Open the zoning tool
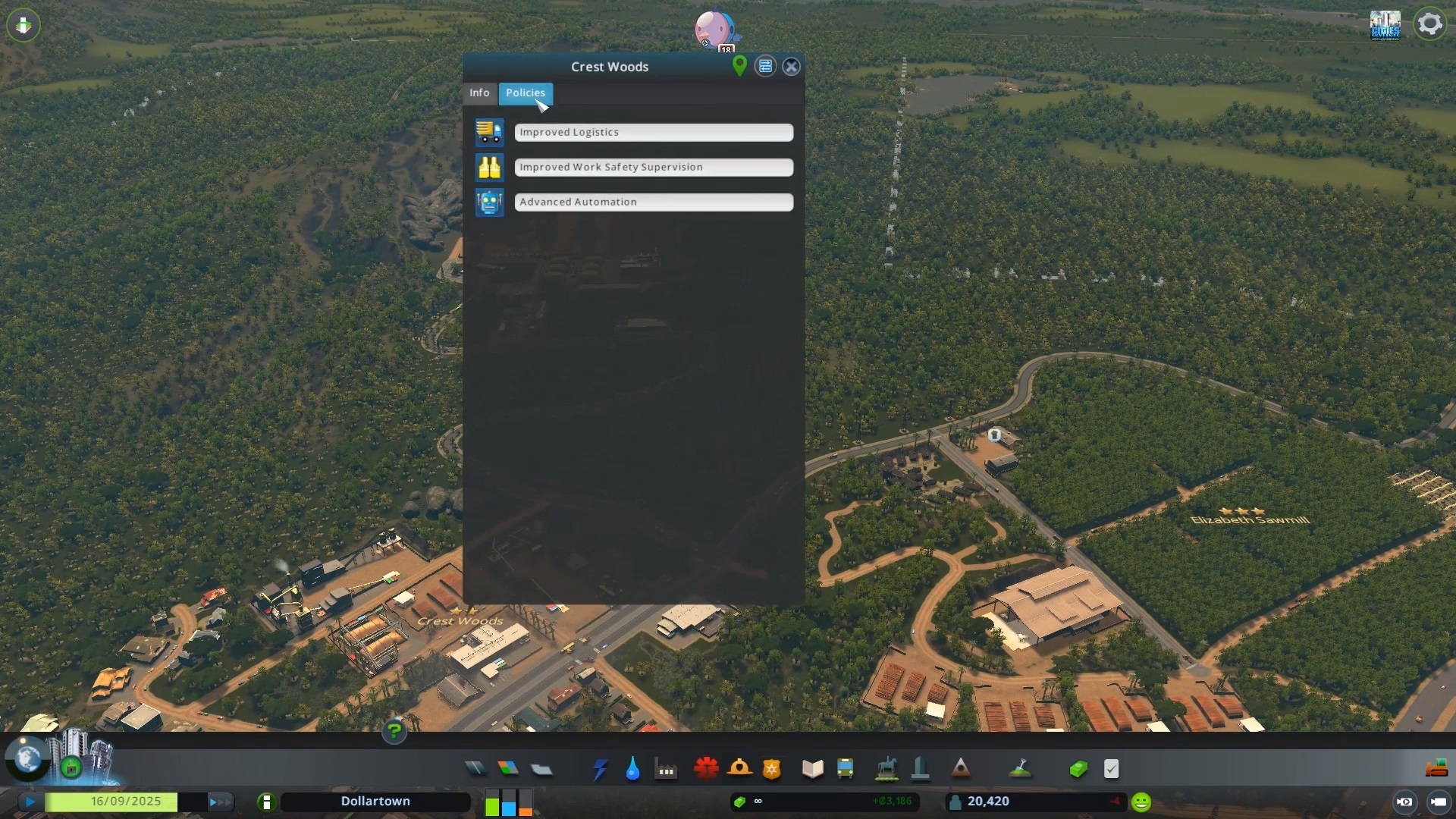 (508, 769)
